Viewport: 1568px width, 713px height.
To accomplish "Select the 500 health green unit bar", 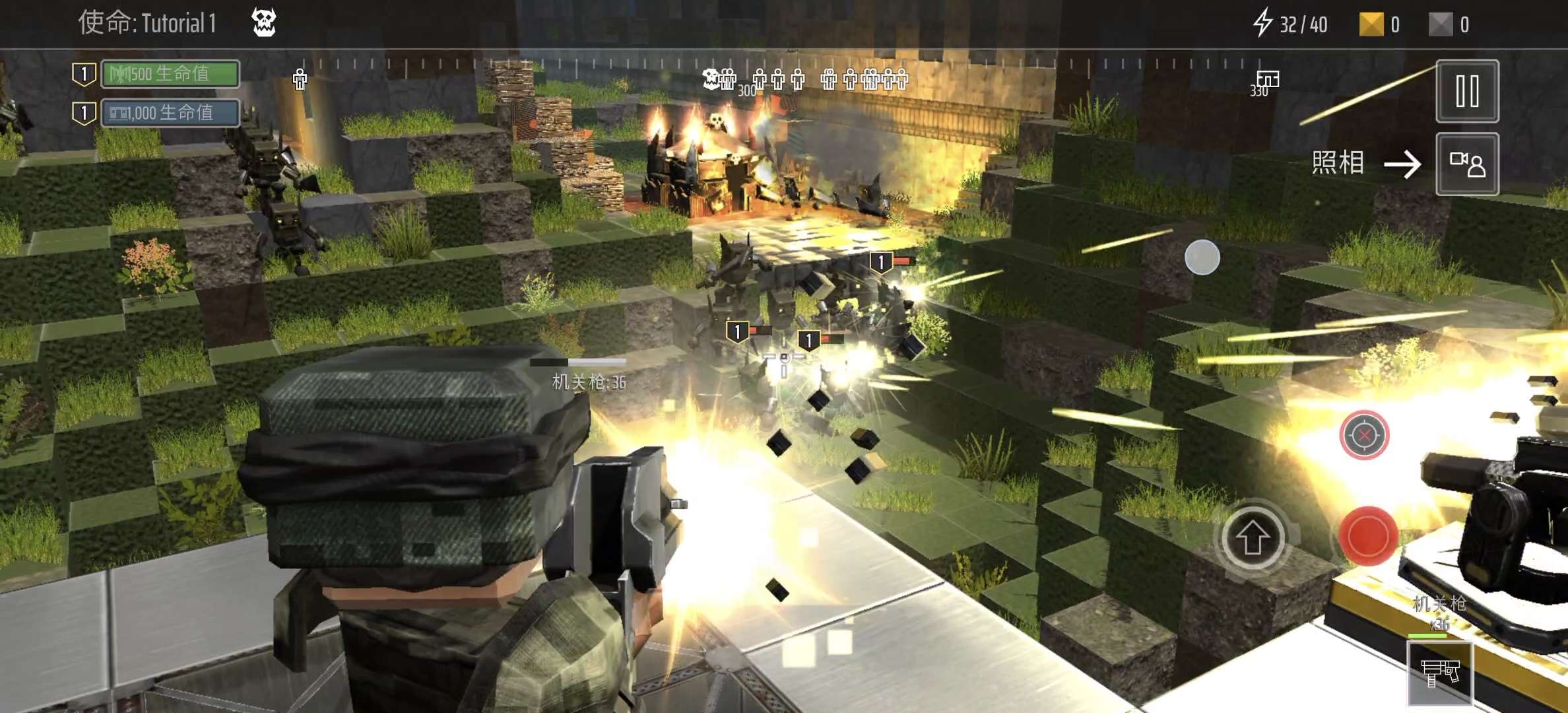I will point(170,74).
